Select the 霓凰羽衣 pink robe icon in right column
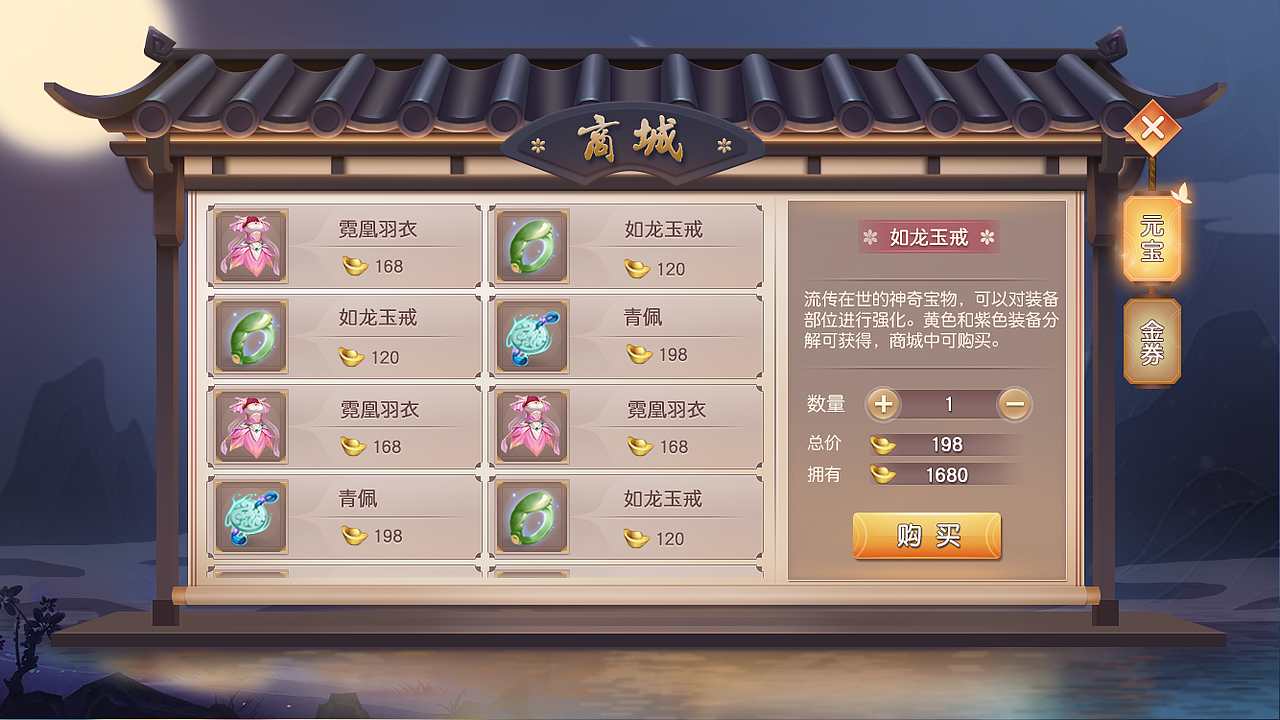The height and width of the screenshot is (720, 1280). click(x=532, y=426)
